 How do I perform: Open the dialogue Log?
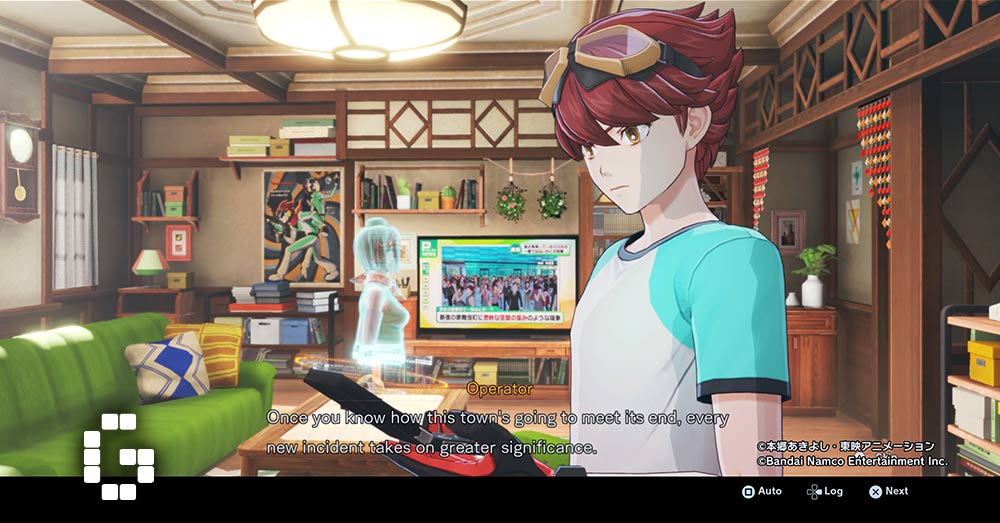tap(825, 491)
